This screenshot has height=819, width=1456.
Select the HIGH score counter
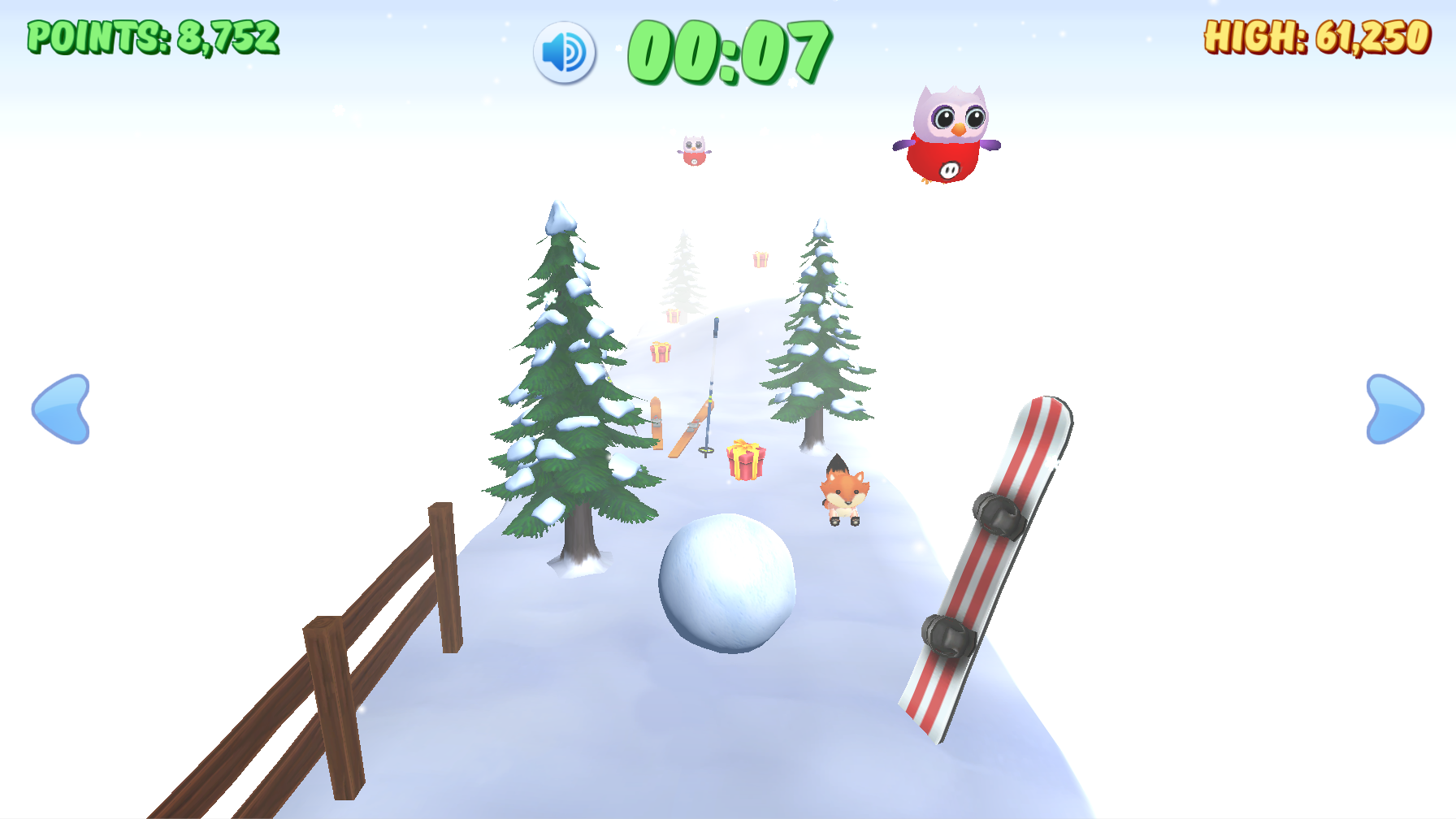[x=1317, y=36]
